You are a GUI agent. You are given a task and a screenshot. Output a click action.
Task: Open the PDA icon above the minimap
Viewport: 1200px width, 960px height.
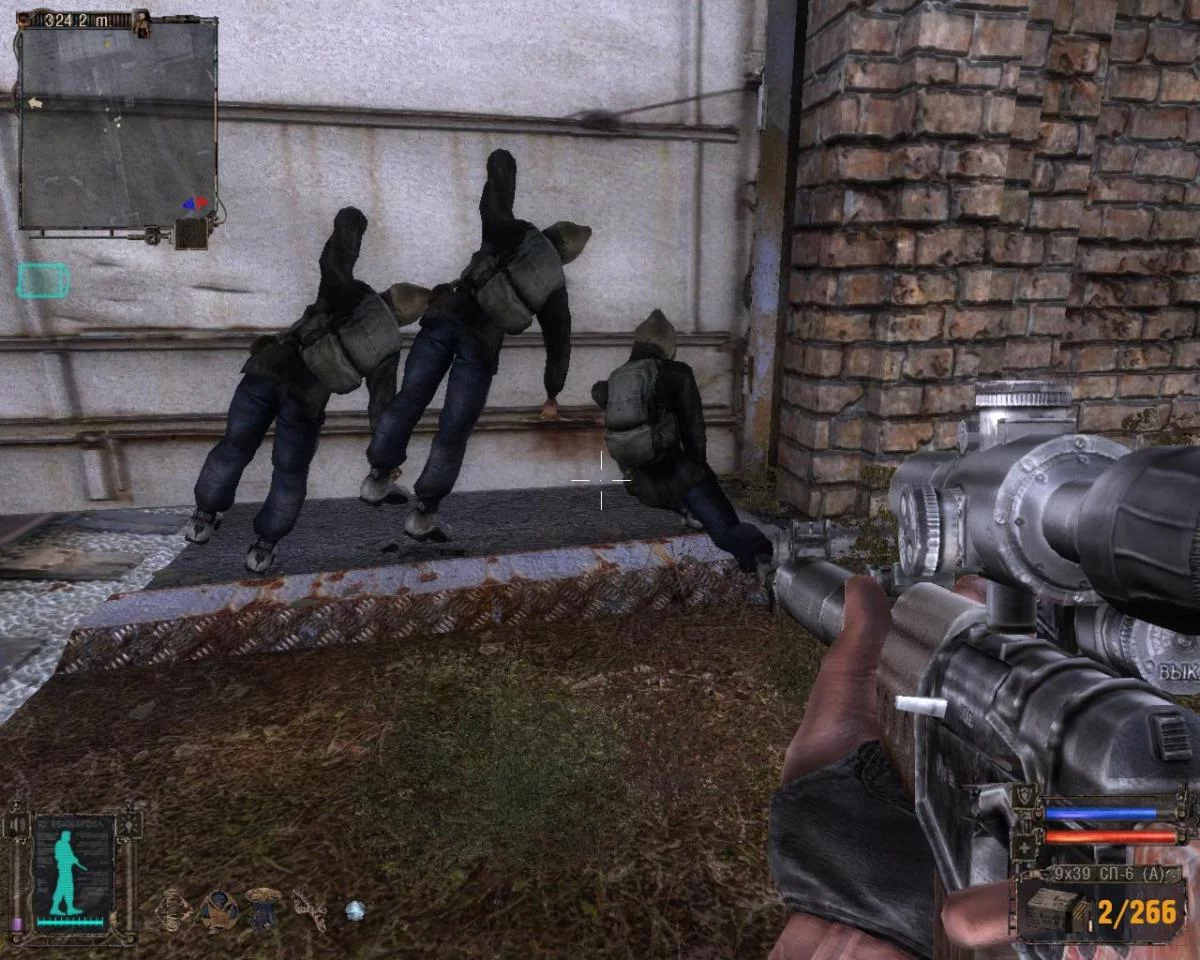pyautogui.click(x=141, y=21)
